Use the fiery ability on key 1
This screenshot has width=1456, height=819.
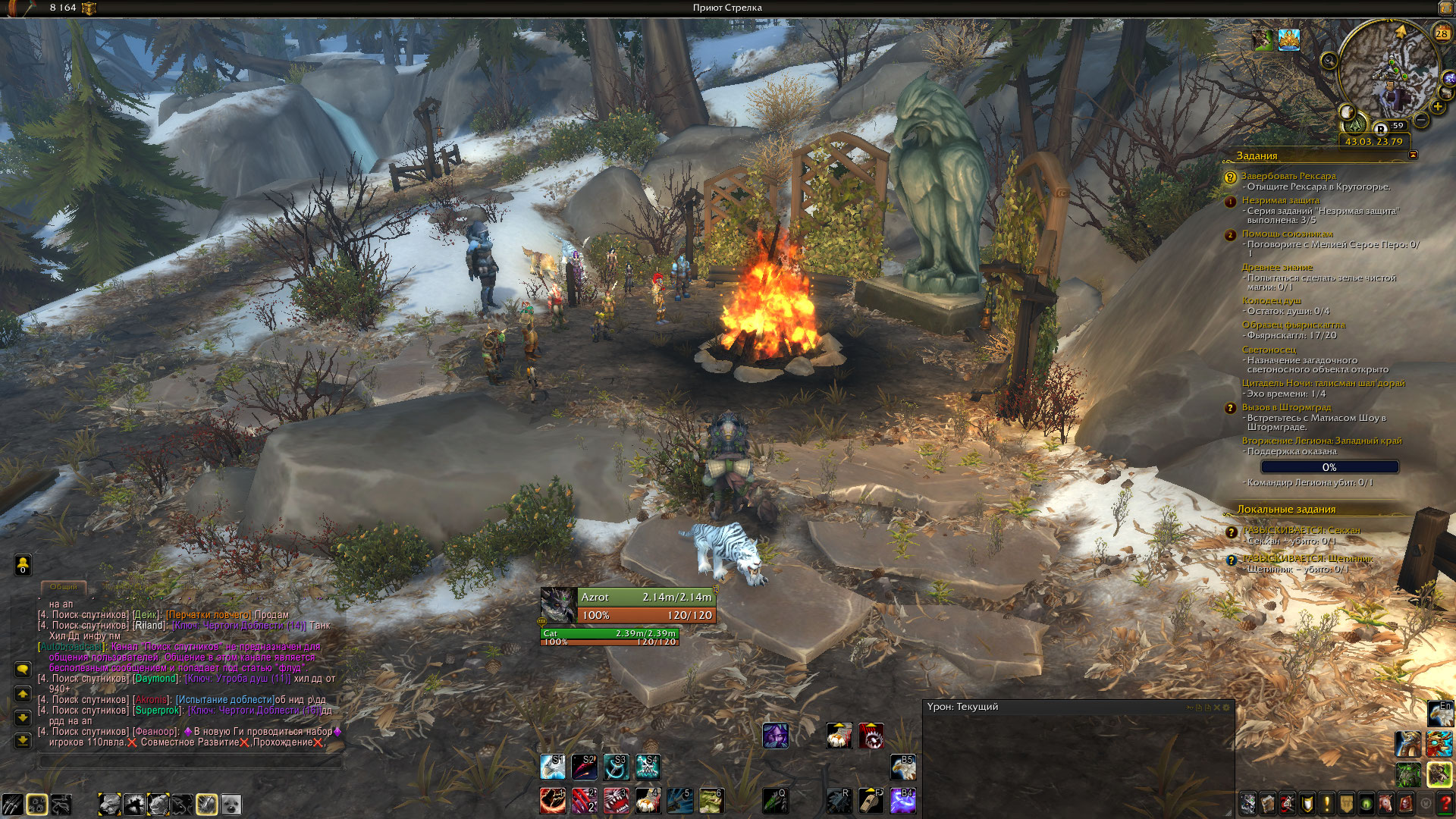(552, 801)
